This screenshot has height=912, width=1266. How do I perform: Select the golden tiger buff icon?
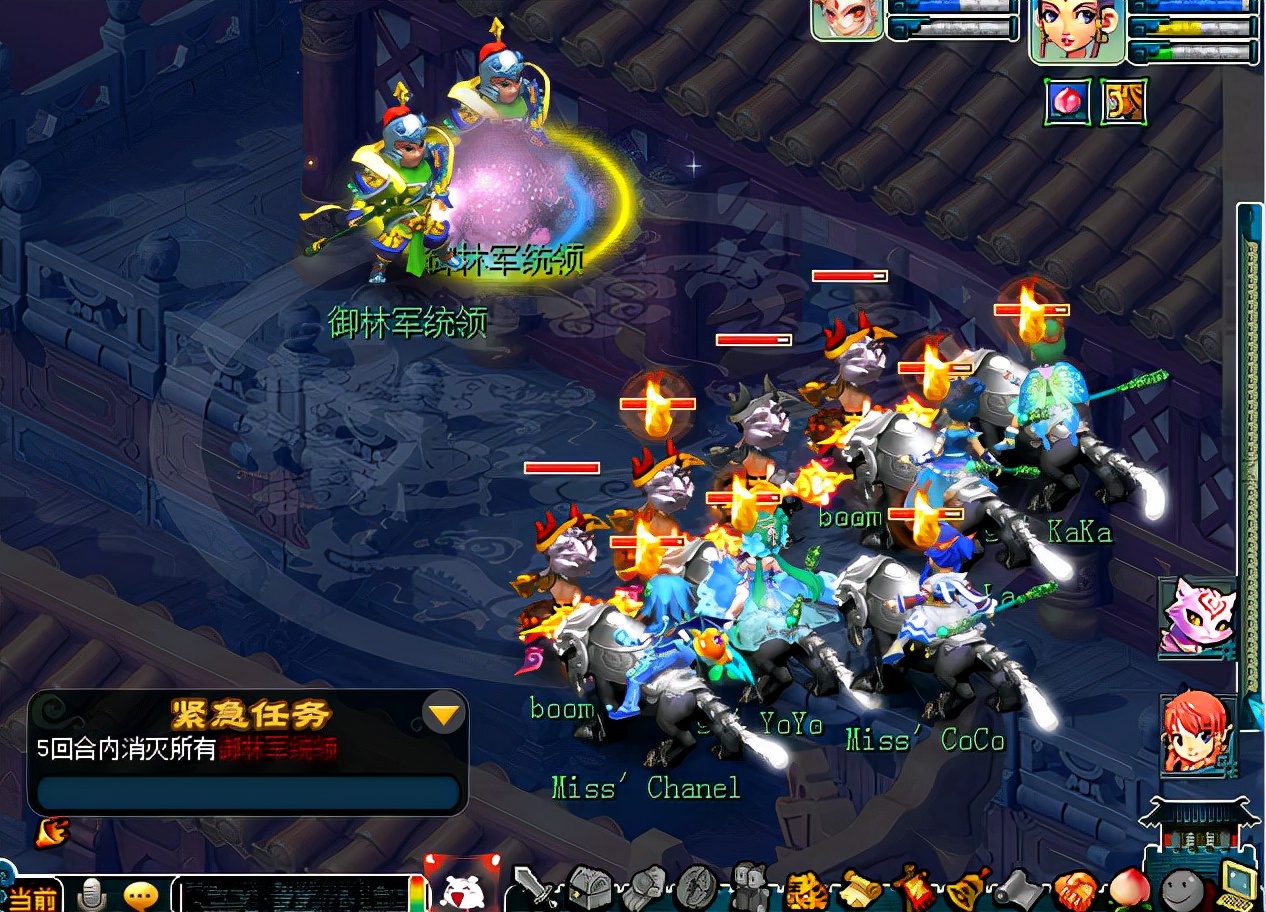[x=1123, y=101]
